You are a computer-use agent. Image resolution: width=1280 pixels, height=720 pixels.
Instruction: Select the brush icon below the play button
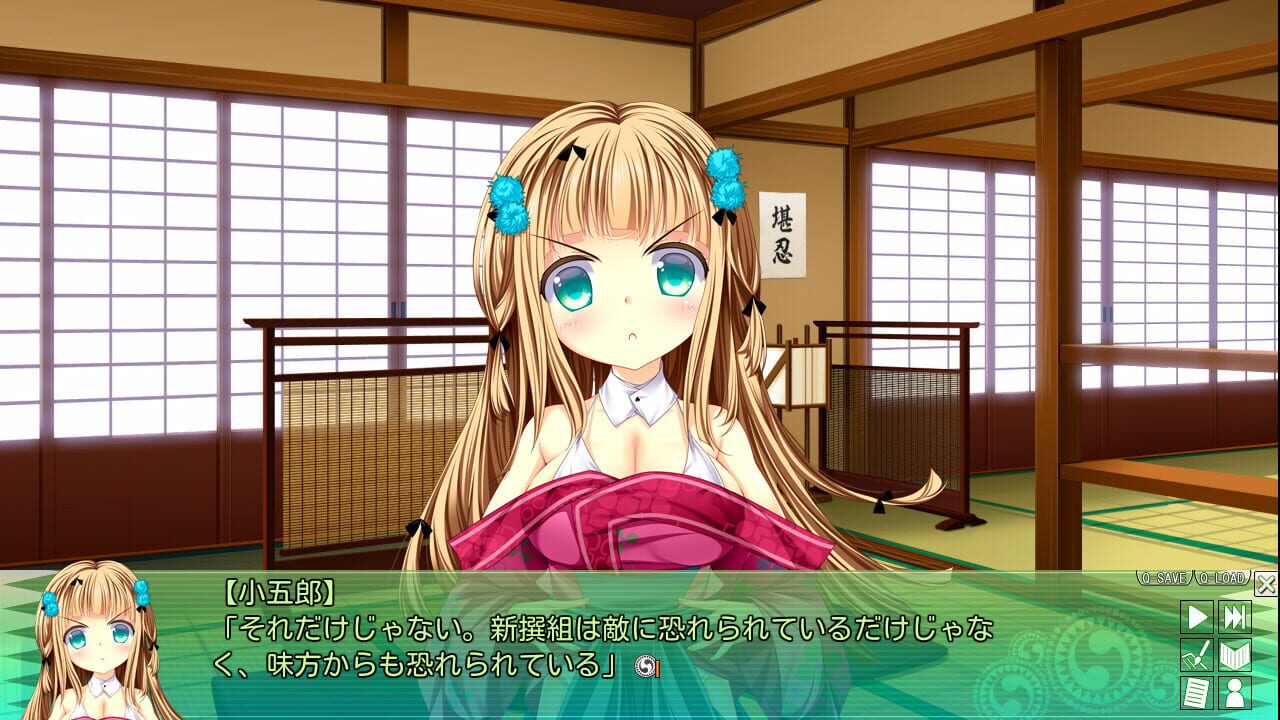pos(1196,656)
